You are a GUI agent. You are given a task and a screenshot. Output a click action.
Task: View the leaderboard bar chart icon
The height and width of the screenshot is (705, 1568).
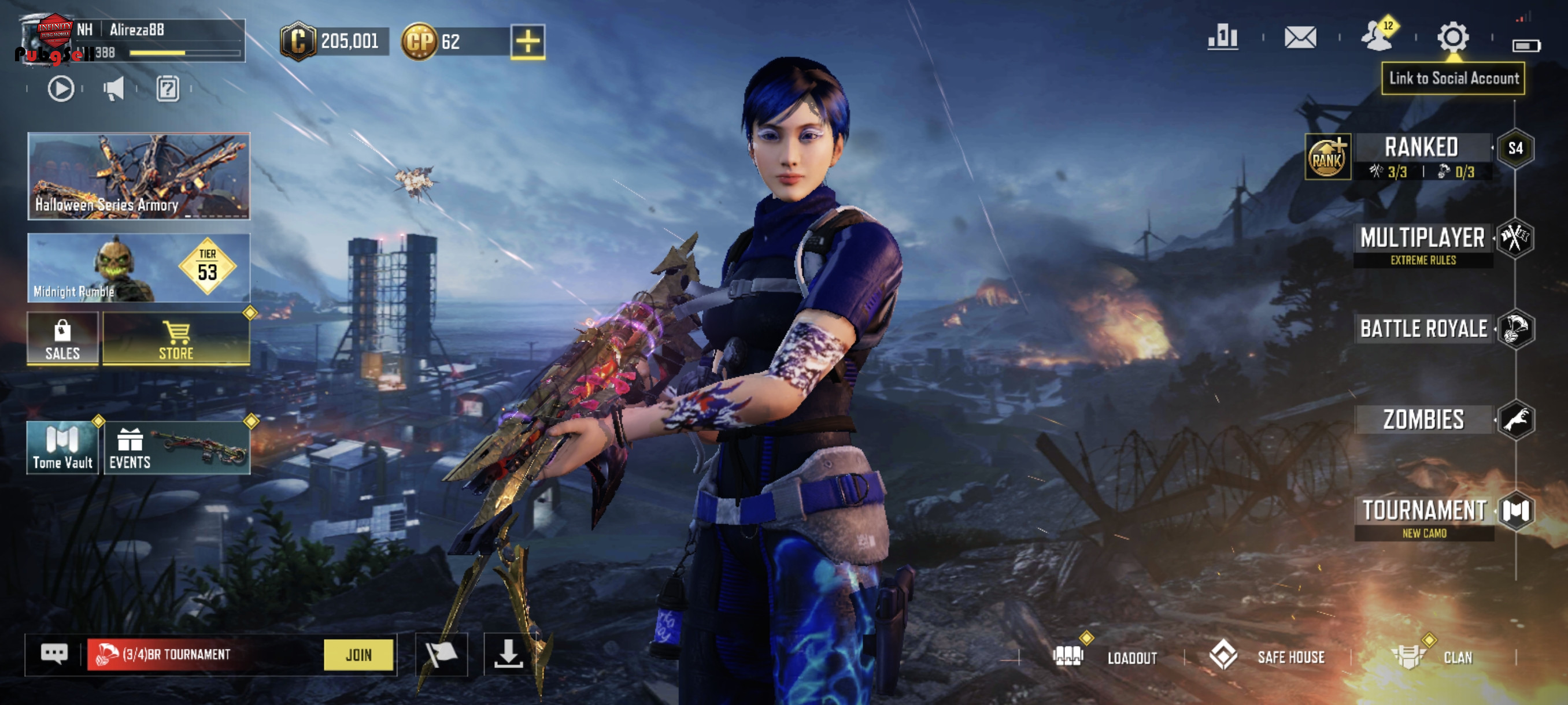(1223, 38)
